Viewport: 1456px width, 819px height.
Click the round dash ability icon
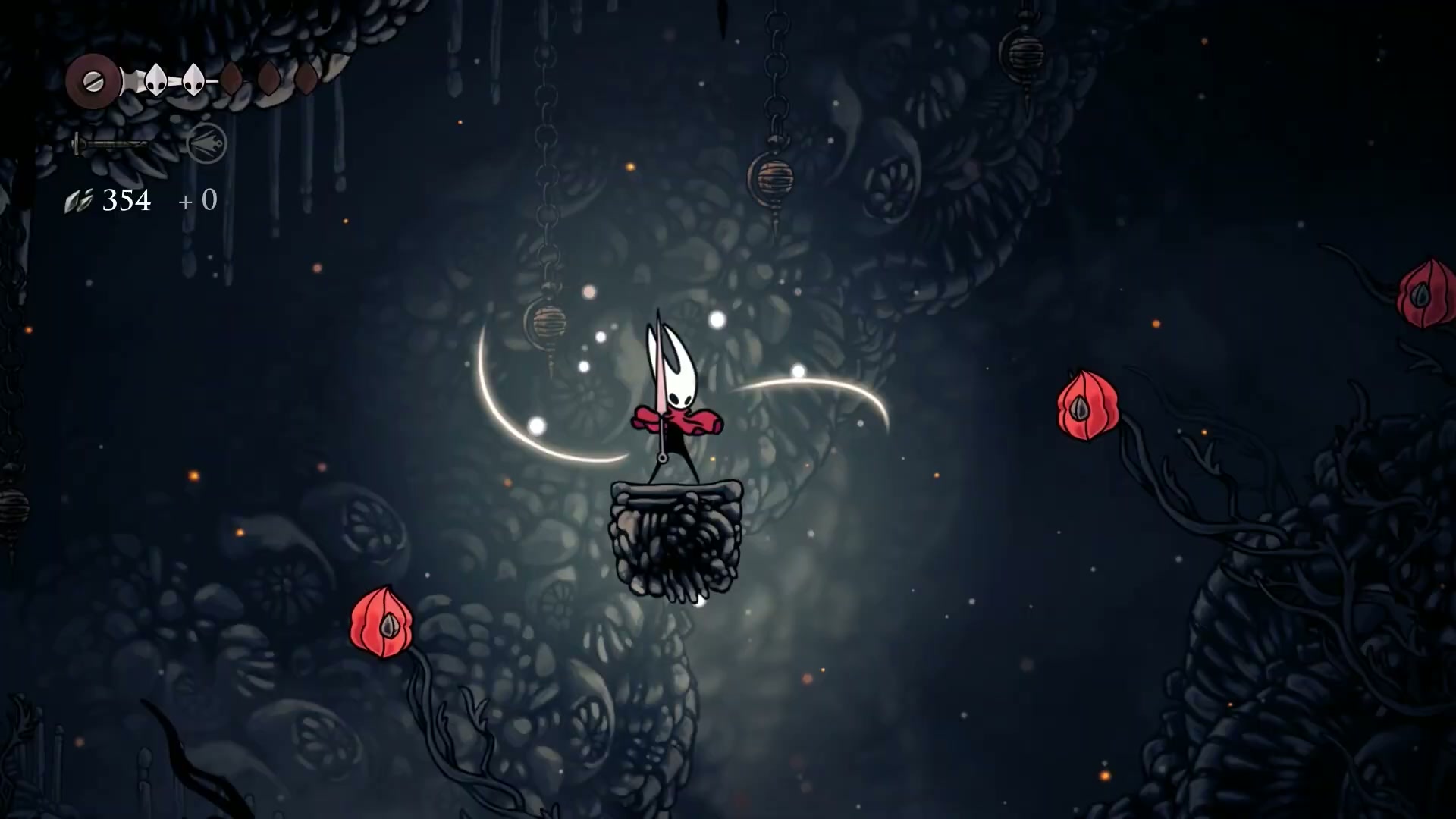tap(206, 143)
